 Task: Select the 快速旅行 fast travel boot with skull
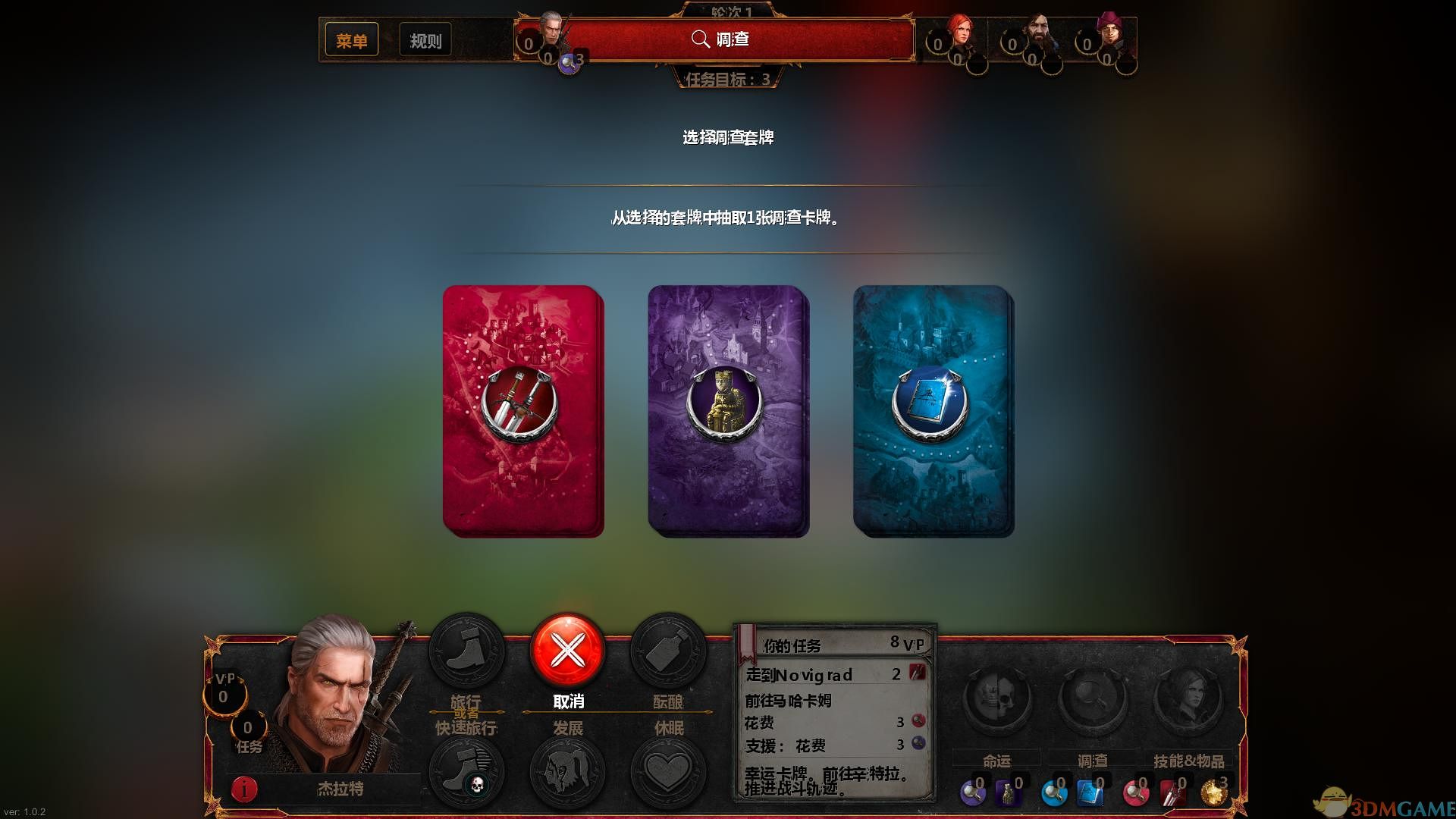468,770
